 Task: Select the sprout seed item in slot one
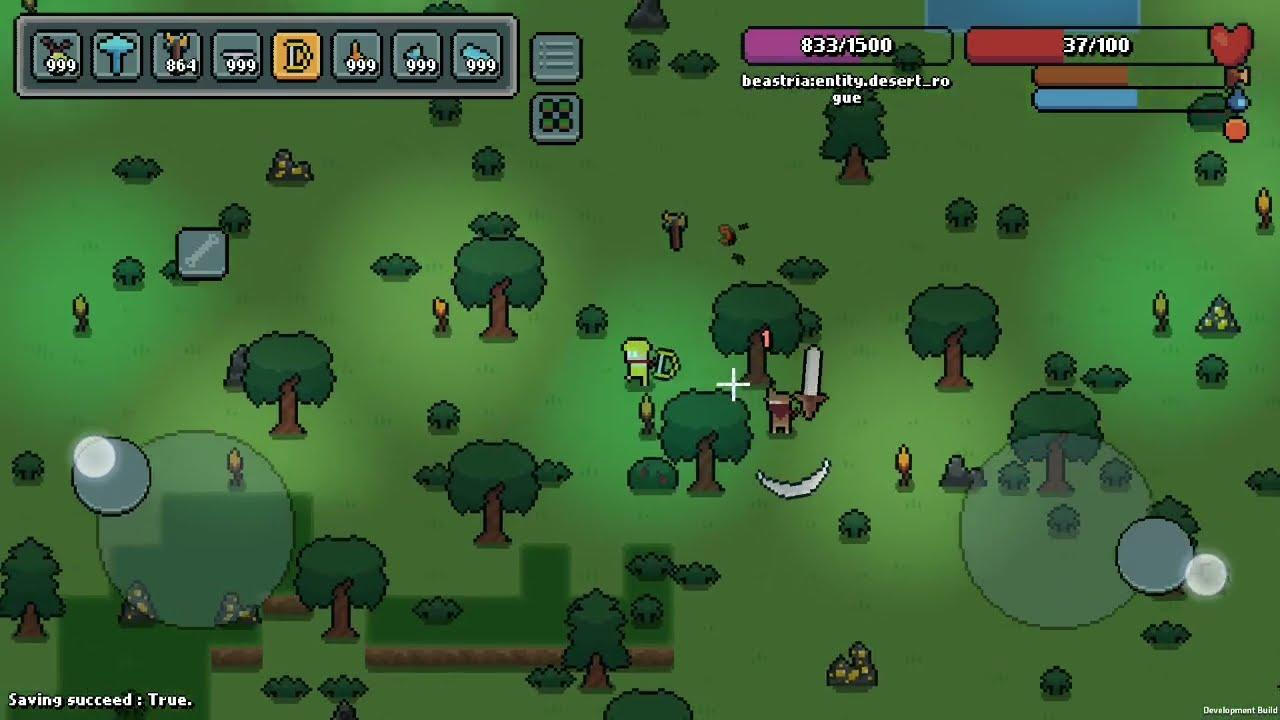click(x=57, y=55)
